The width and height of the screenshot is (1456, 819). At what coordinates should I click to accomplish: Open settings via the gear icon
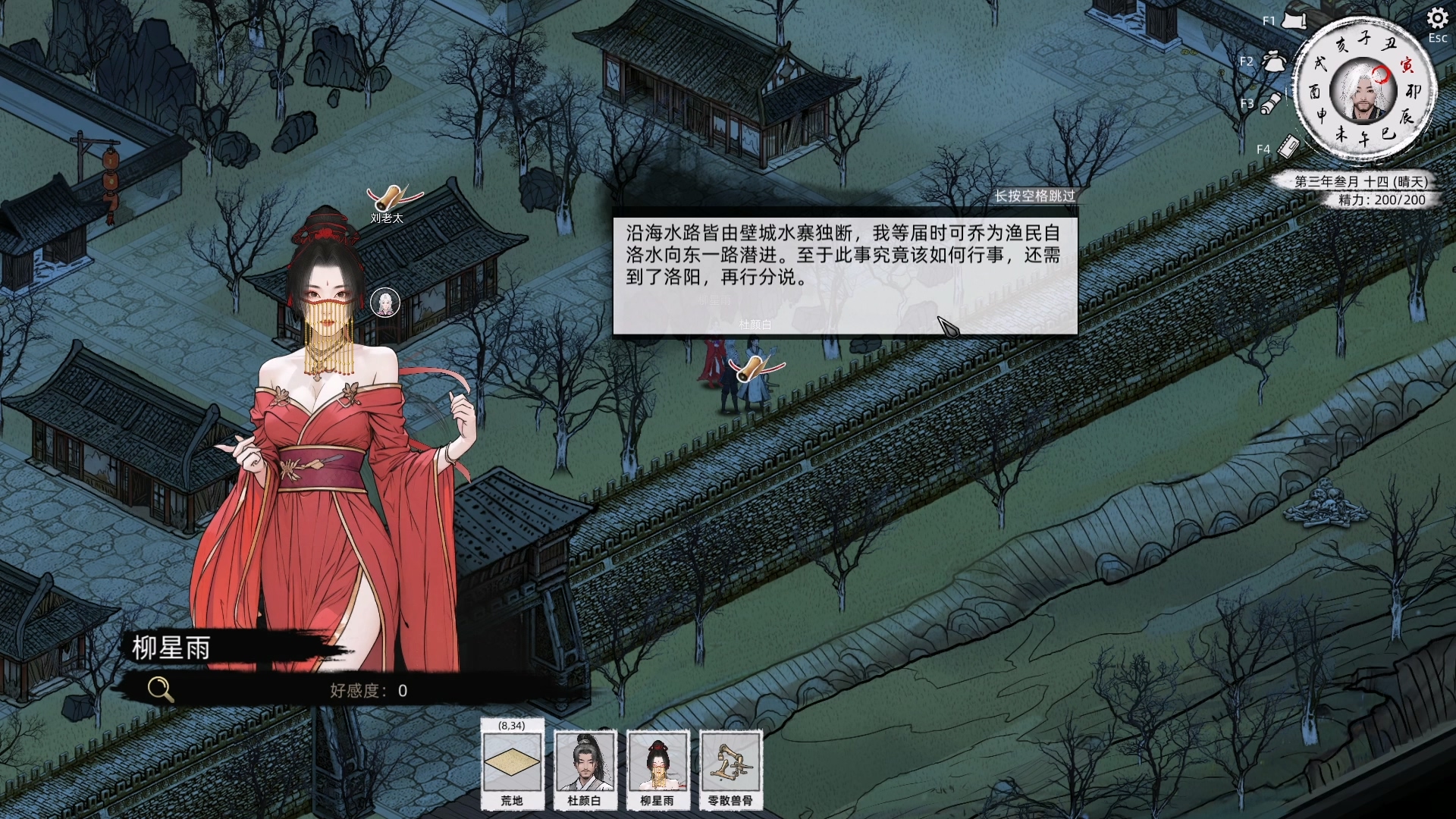(1437, 18)
